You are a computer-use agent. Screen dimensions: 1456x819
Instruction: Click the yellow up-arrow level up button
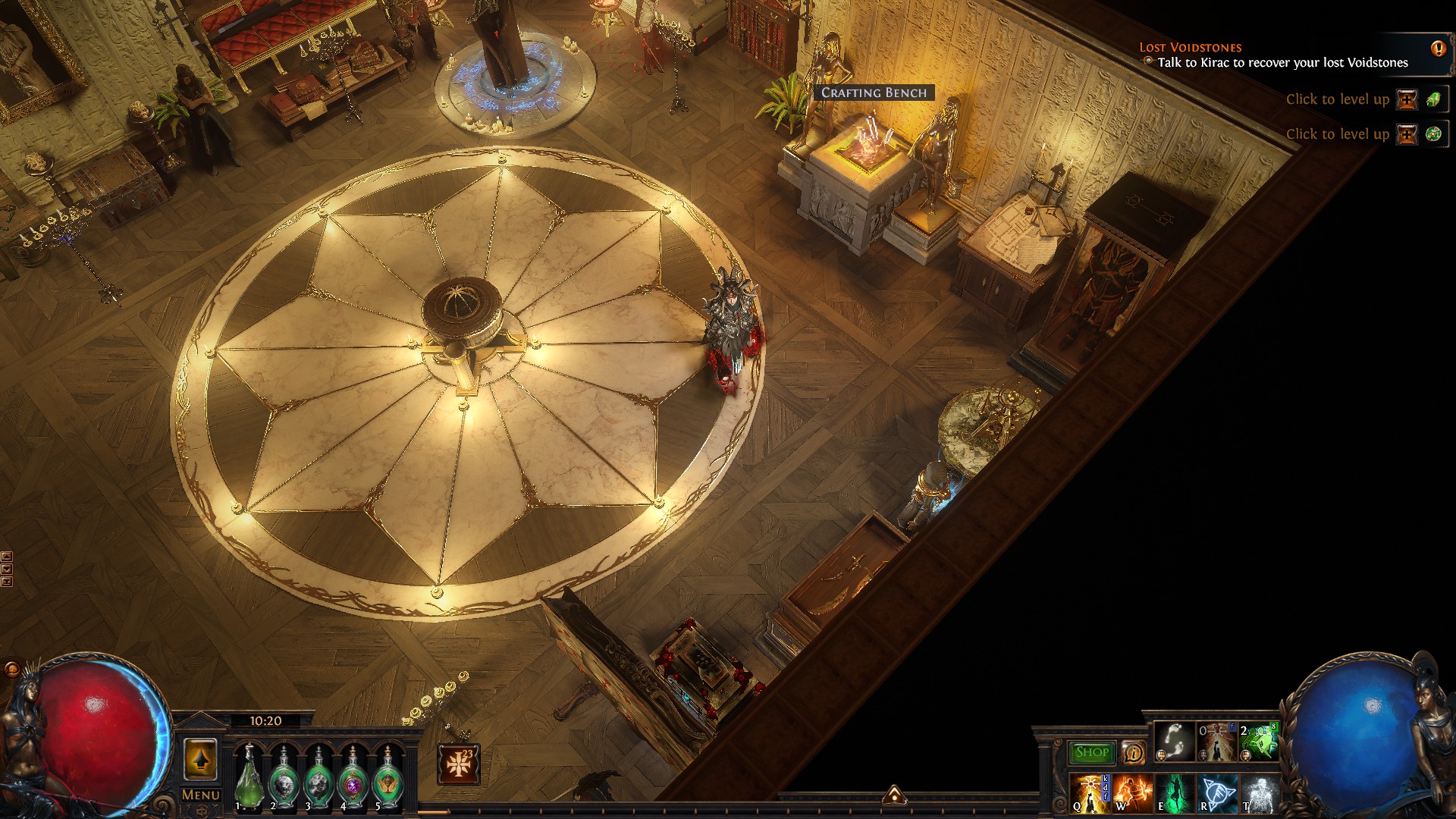tap(200, 759)
